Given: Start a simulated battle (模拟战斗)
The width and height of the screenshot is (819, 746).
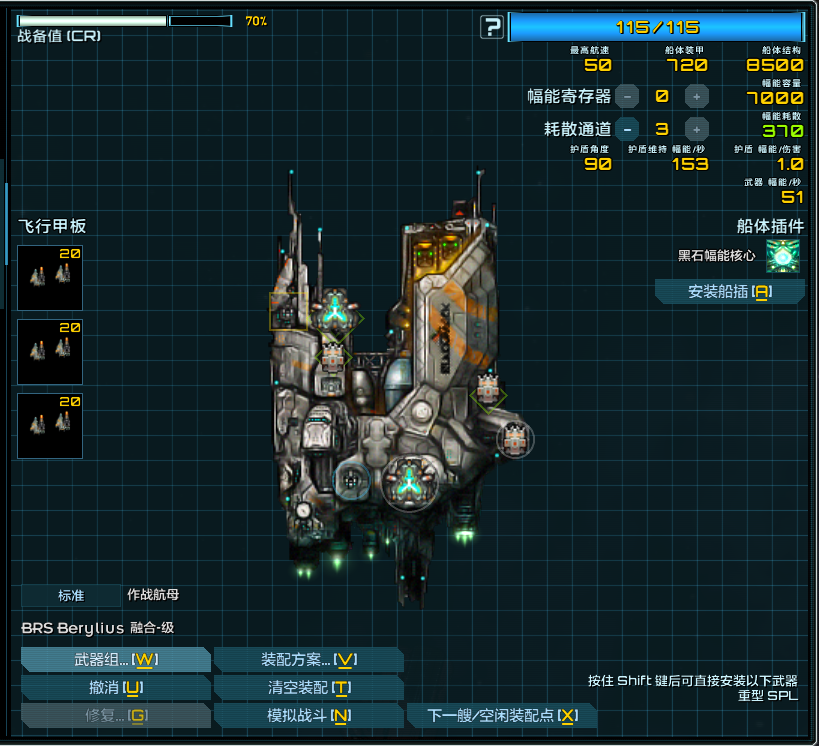Looking at the screenshot, I should pos(308,716).
